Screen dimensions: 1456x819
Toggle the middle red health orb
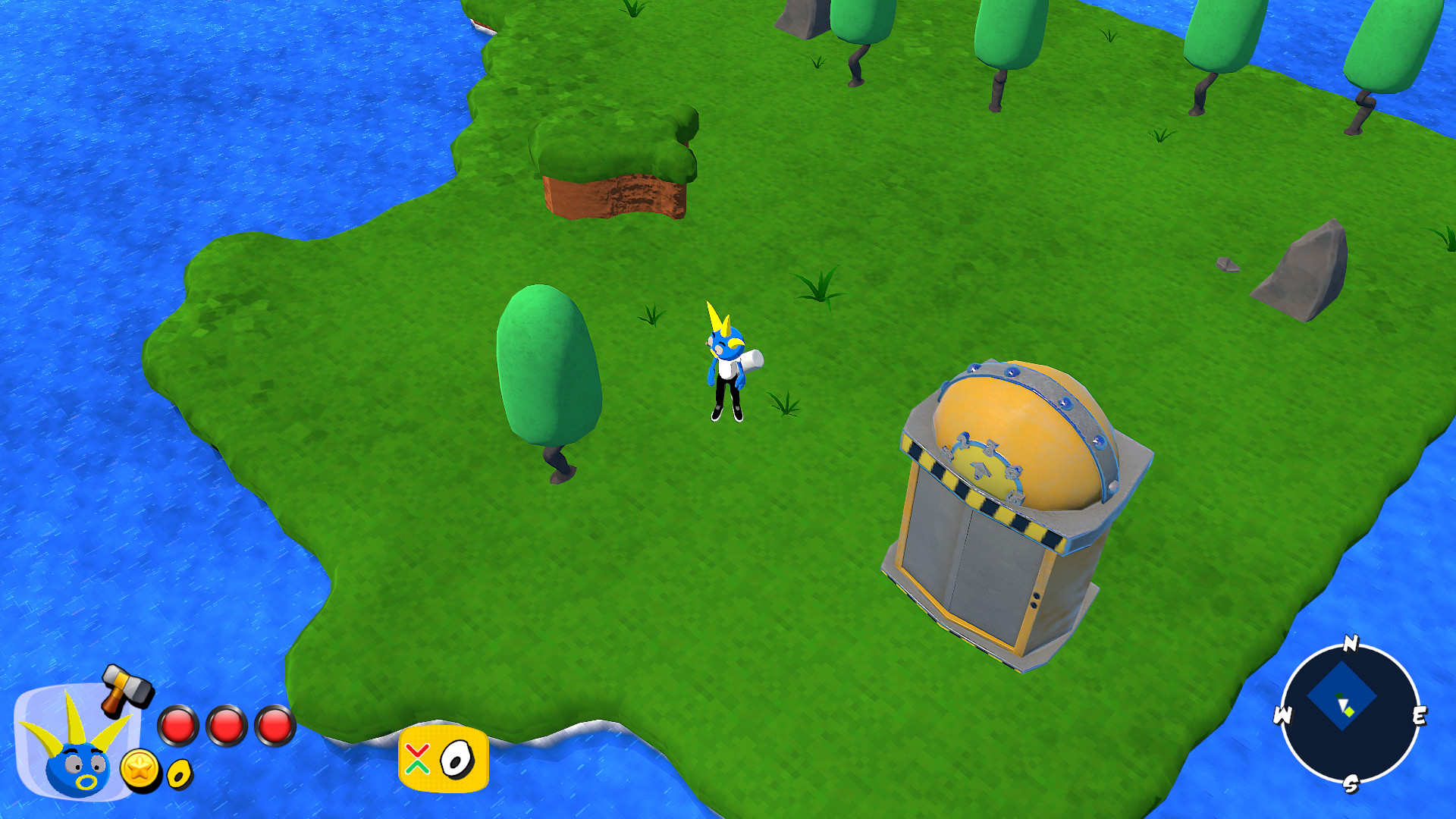[227, 724]
